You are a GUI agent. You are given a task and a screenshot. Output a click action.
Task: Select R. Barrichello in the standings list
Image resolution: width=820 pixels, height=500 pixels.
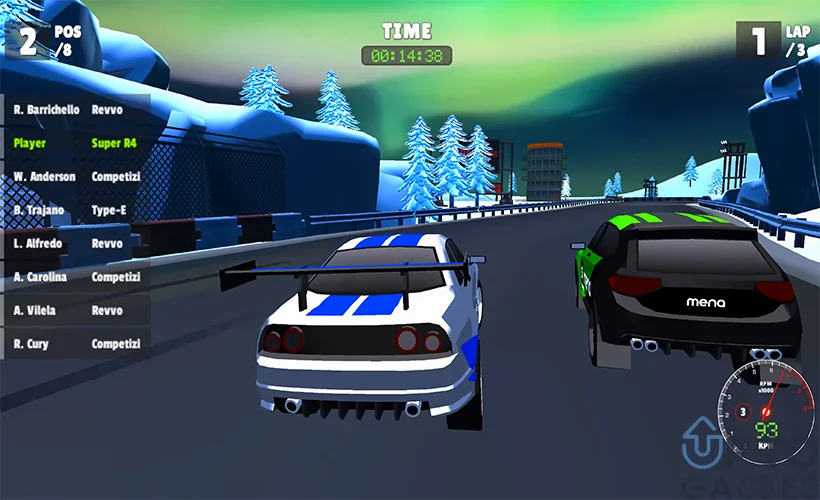point(75,109)
